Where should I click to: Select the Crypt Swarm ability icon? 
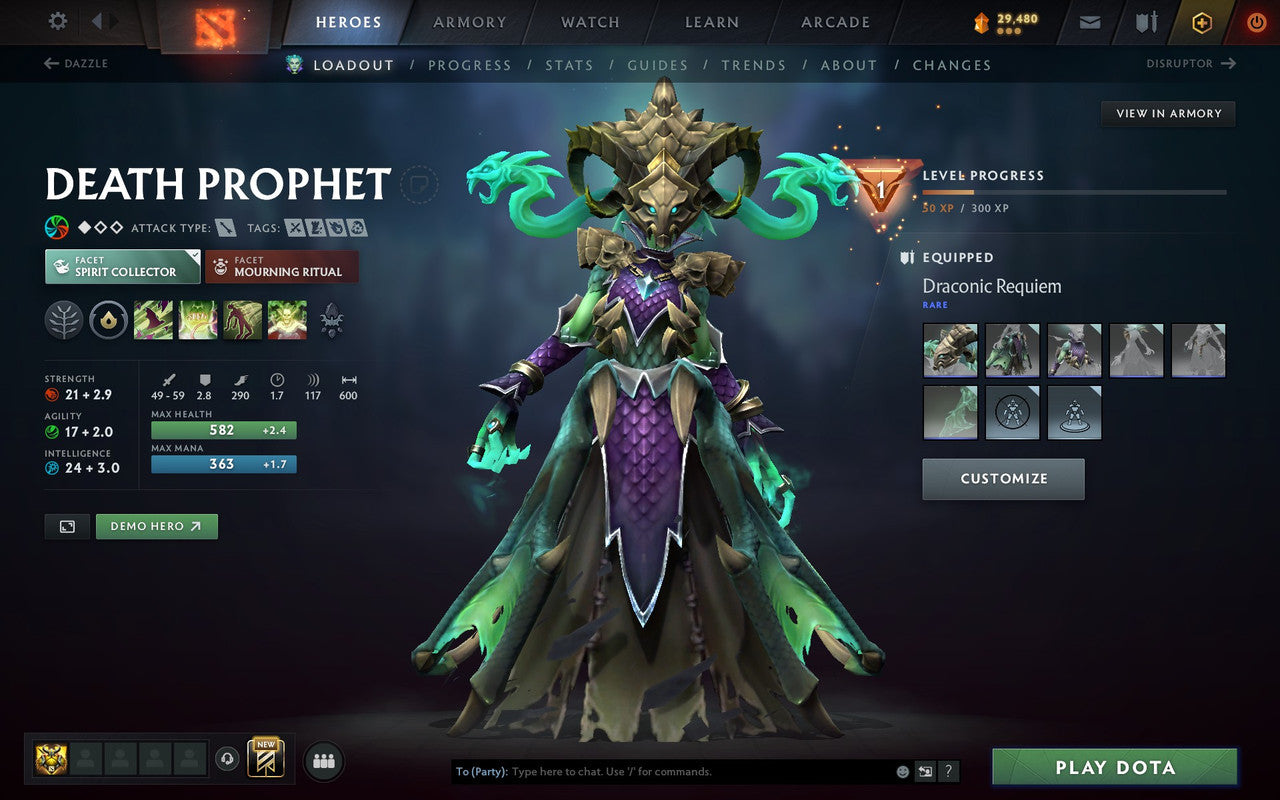[154, 321]
